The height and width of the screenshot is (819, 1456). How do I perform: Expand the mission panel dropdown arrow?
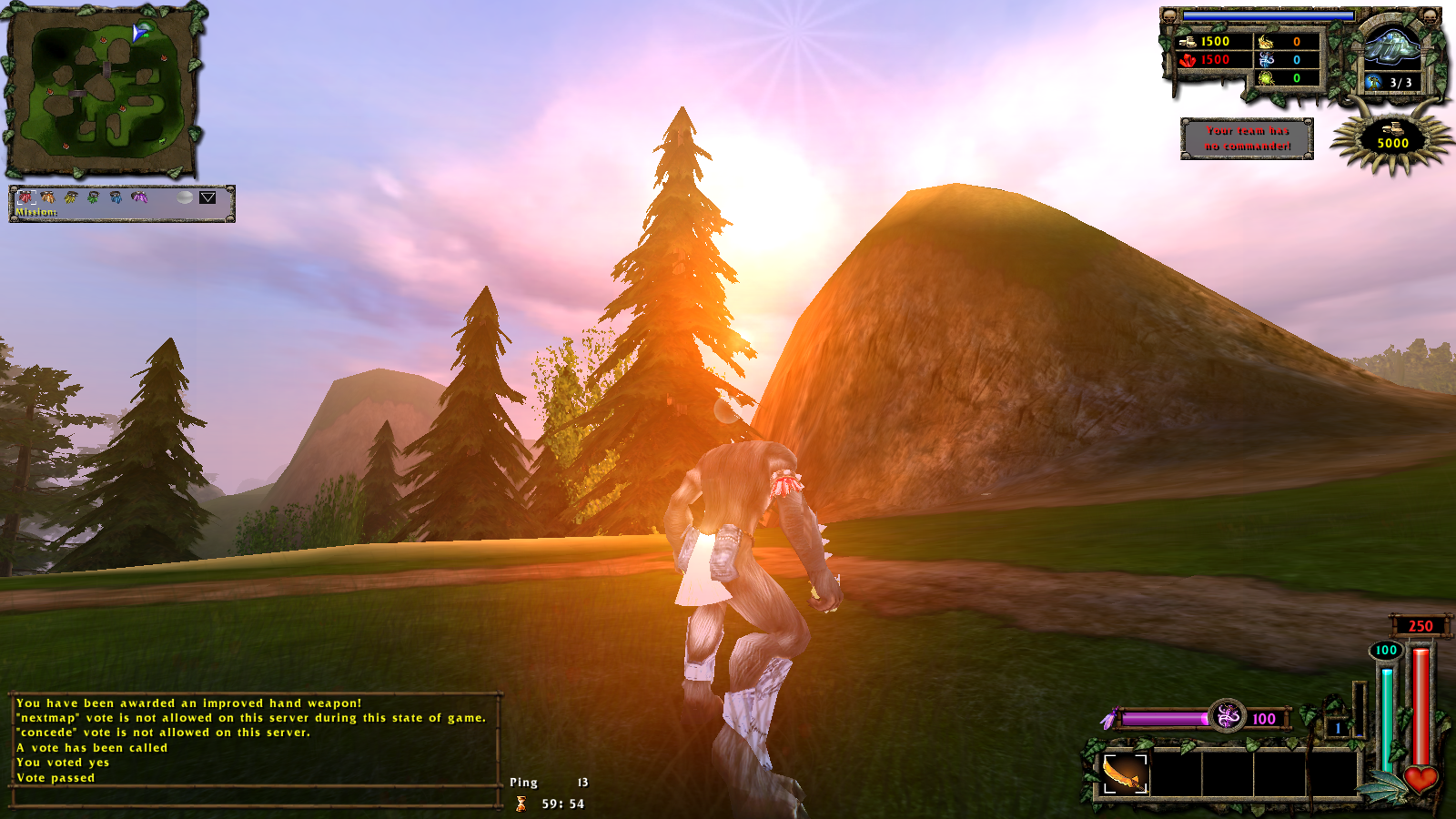tap(207, 197)
